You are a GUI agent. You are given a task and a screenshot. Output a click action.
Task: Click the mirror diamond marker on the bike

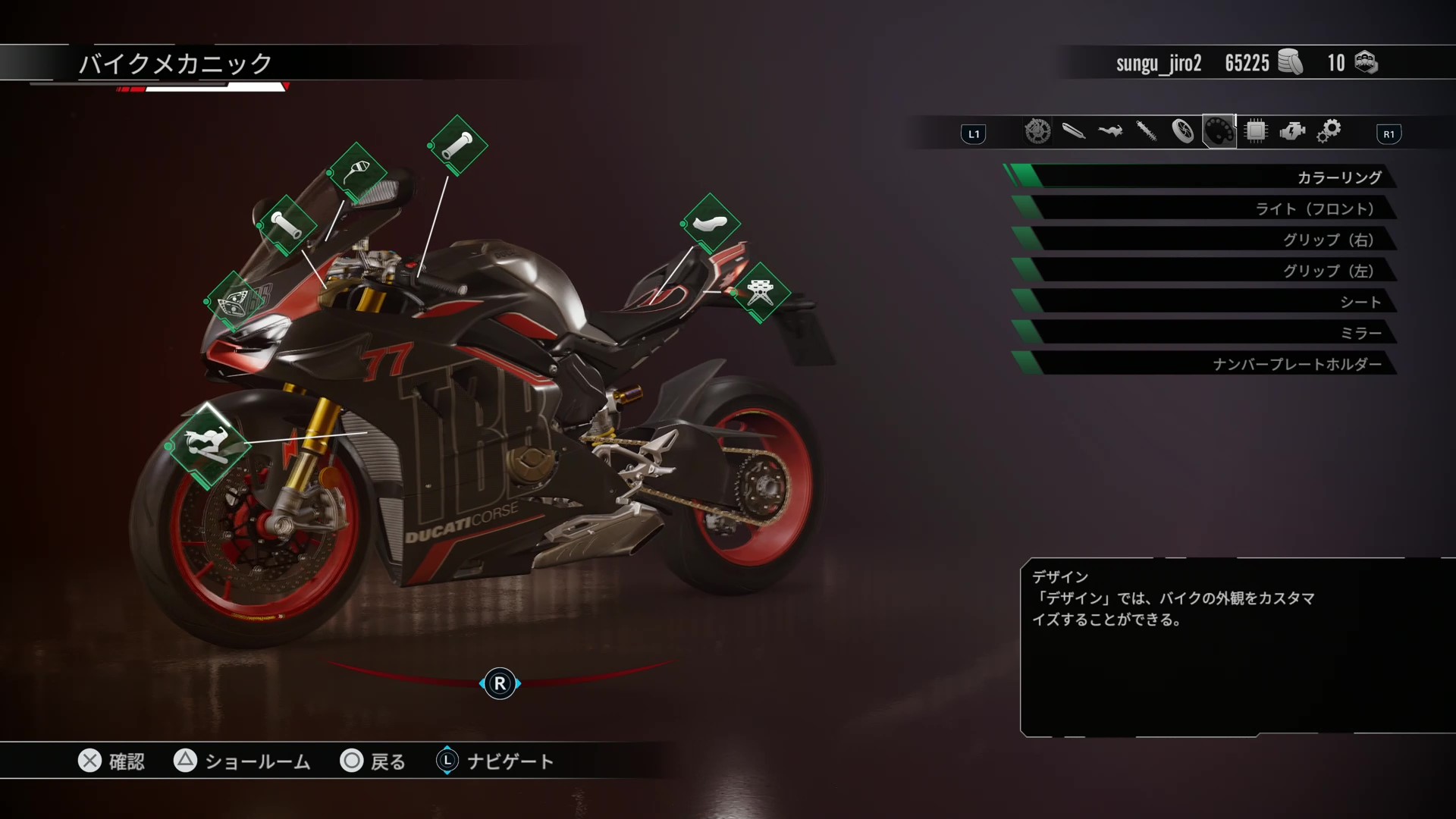(x=357, y=173)
